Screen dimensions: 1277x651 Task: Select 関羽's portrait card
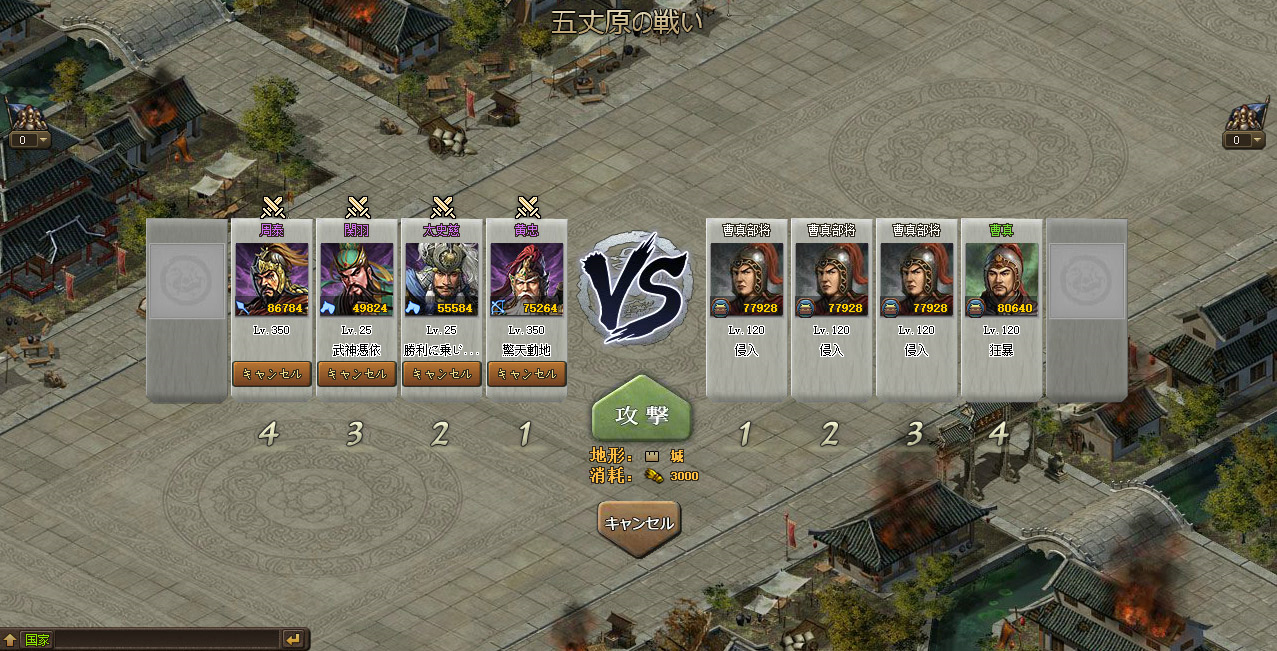(x=357, y=280)
